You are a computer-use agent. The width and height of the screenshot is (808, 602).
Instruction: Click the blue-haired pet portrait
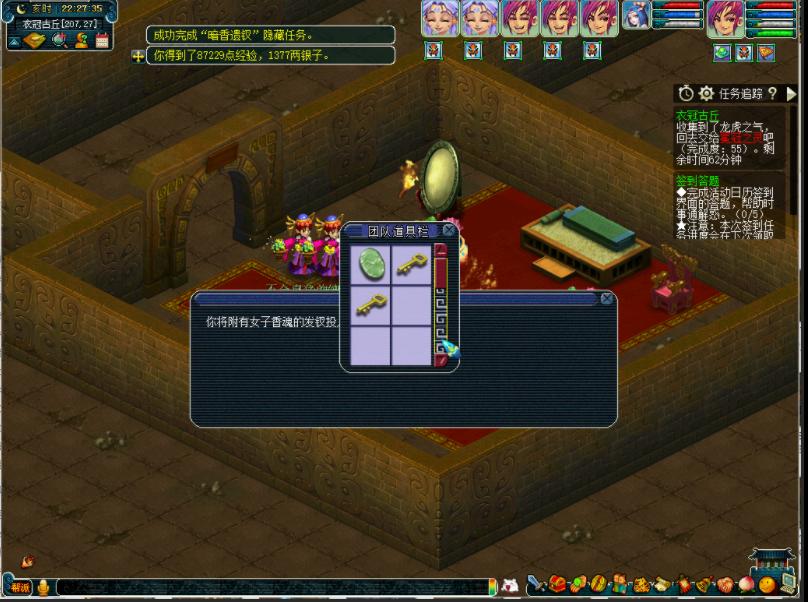click(x=636, y=17)
